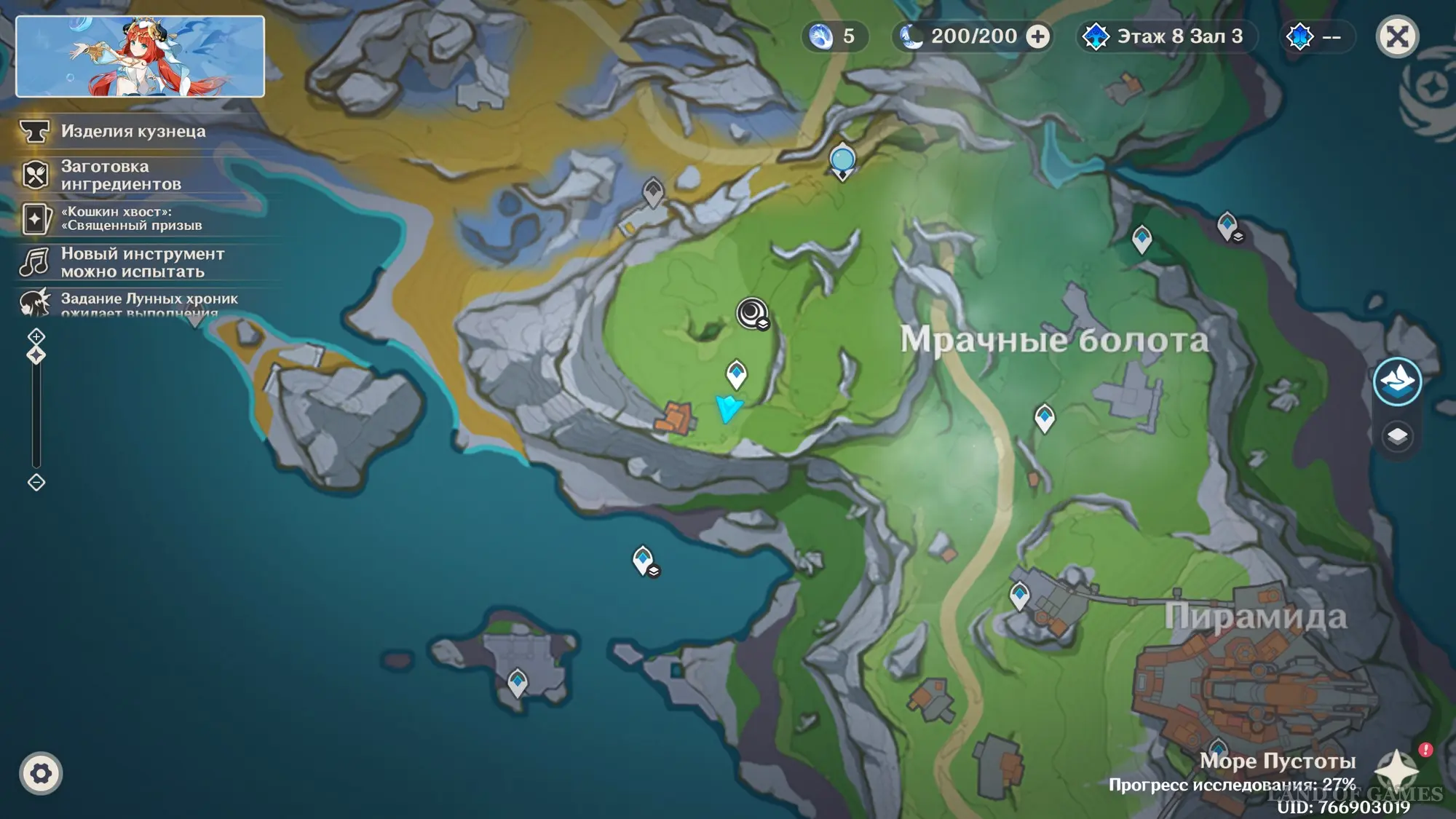
Task: Open the «Задание Лунных хроник» reminder
Action: [x=149, y=301]
